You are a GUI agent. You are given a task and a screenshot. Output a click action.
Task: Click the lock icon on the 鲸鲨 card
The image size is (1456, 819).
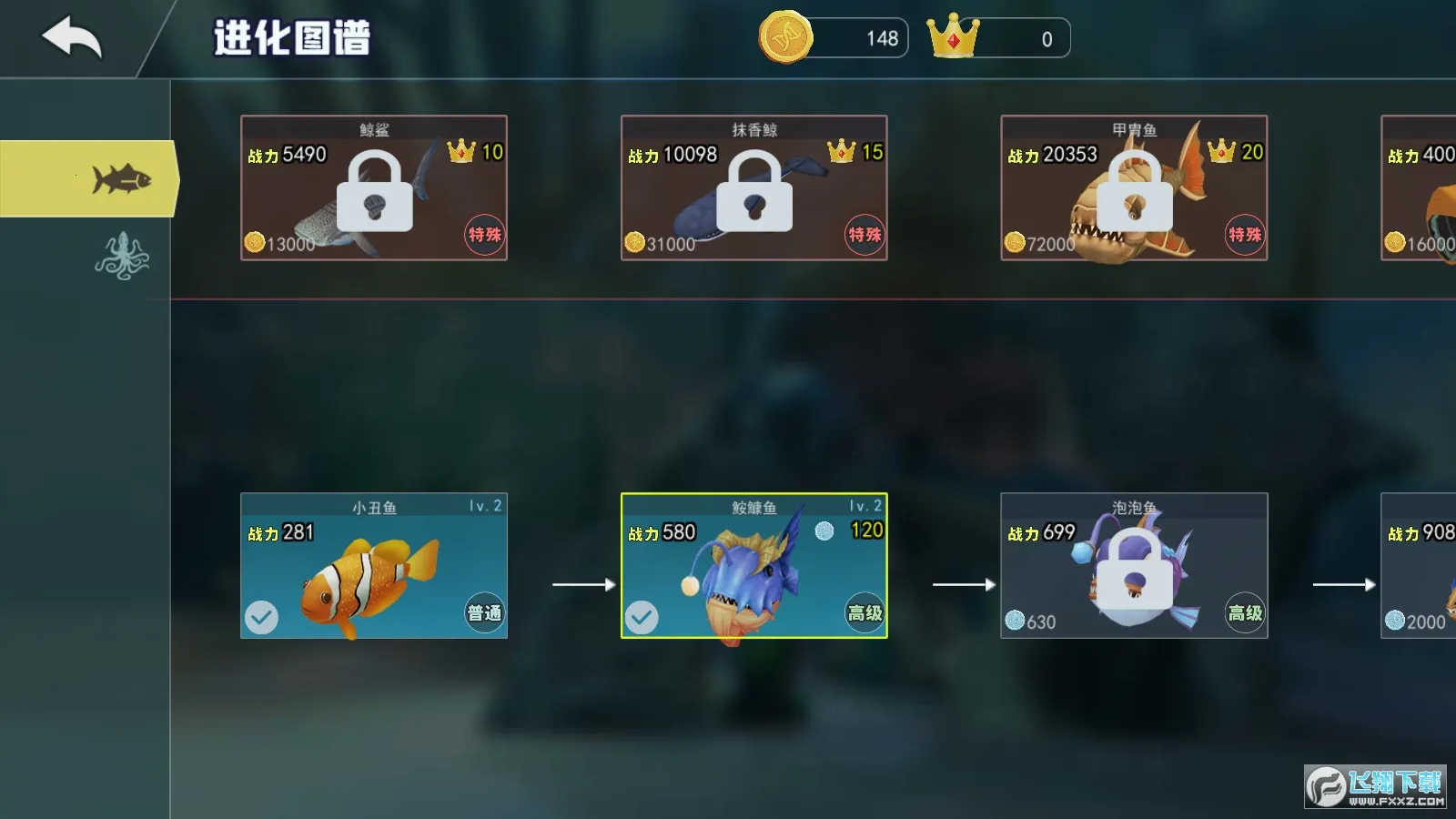[373, 193]
